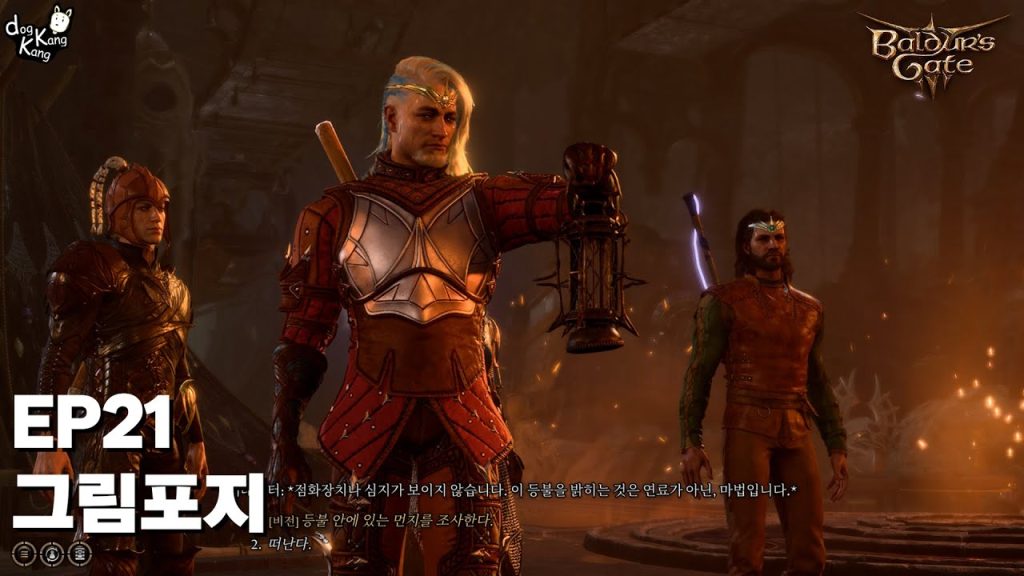Click the middle round character icon button
This screenshot has height=576, width=1024.
[52, 552]
